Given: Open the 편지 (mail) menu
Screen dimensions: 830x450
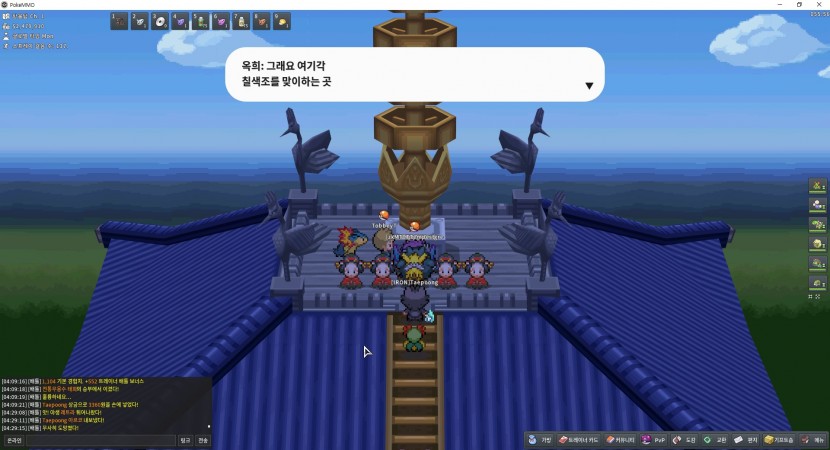Looking at the screenshot, I should (x=746, y=440).
